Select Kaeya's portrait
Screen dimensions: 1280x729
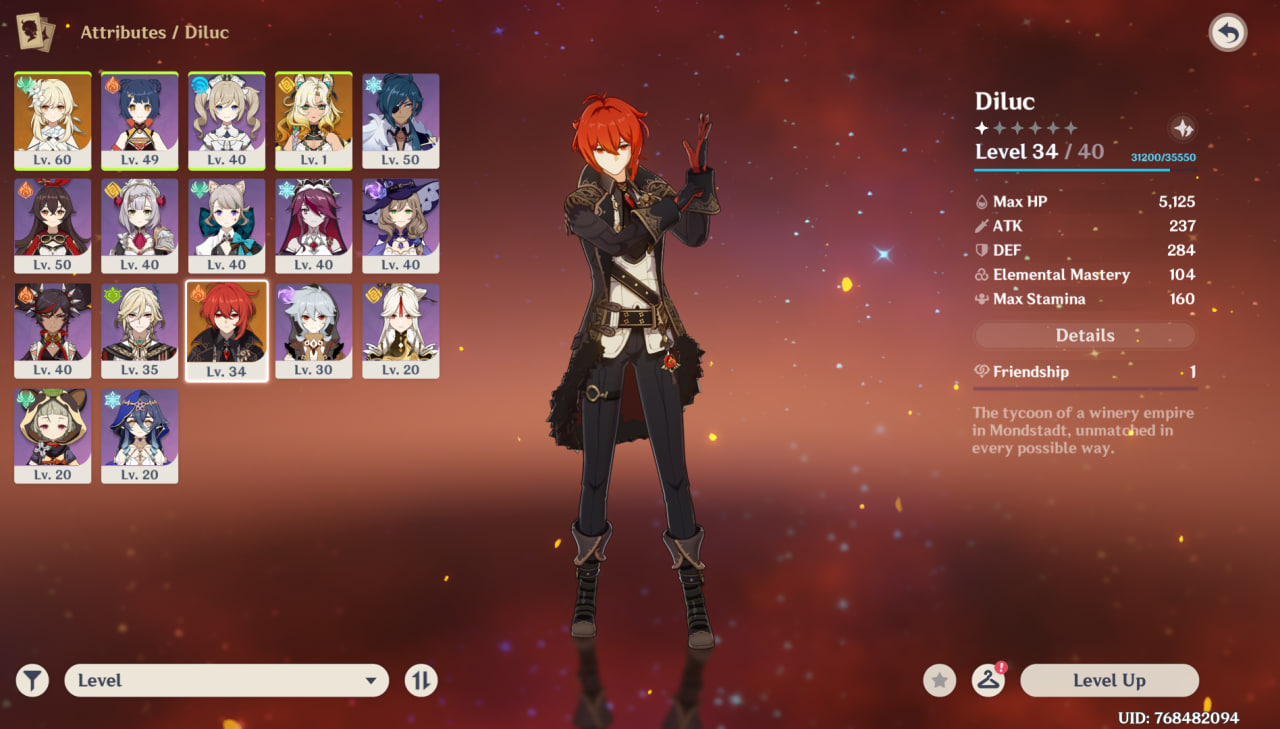(401, 120)
